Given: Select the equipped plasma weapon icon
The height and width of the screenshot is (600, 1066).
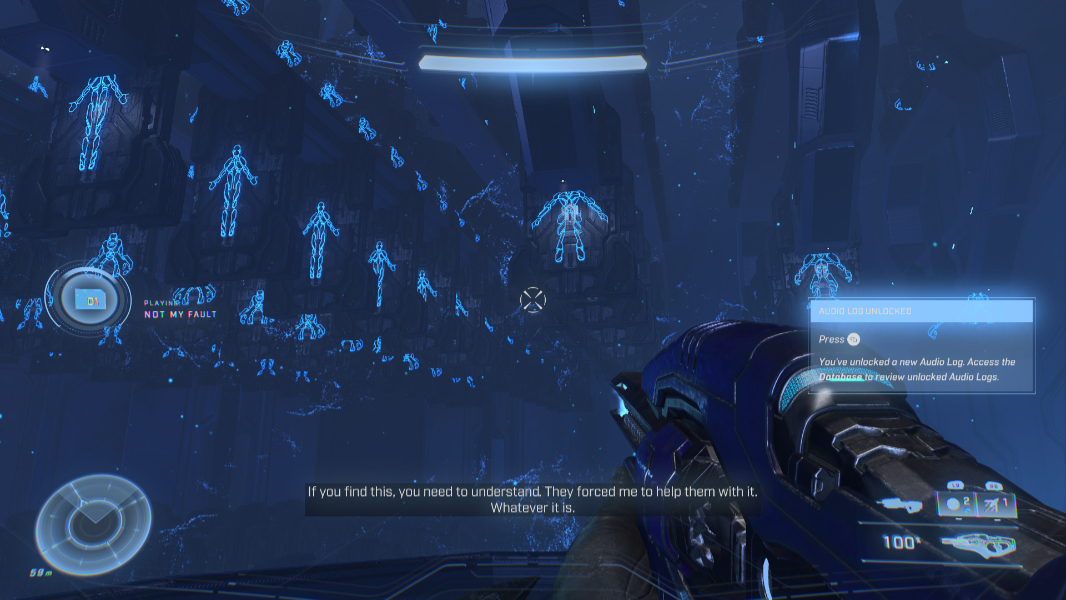Looking at the screenshot, I should coord(980,544).
